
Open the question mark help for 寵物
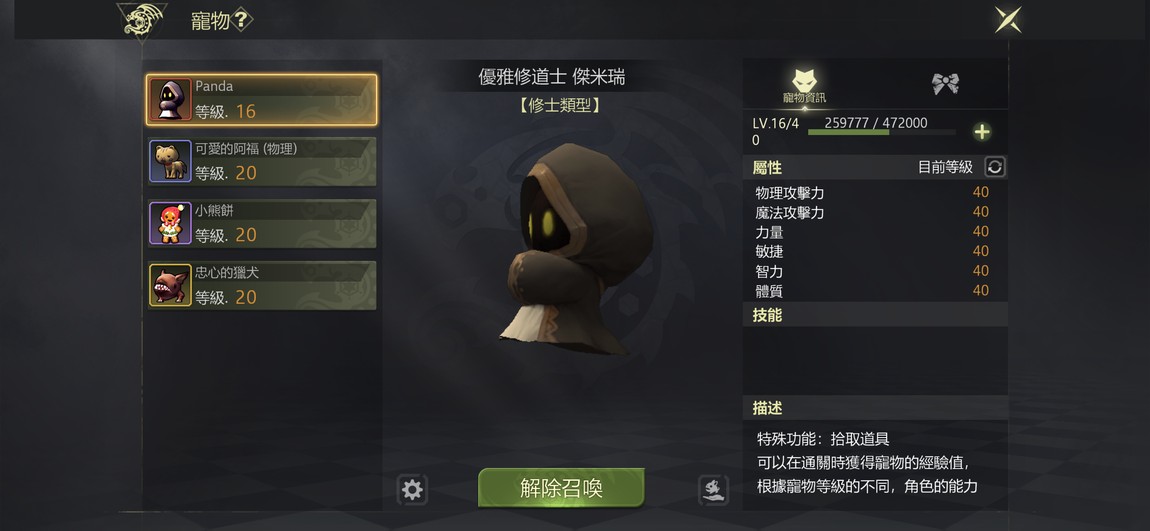(x=242, y=20)
